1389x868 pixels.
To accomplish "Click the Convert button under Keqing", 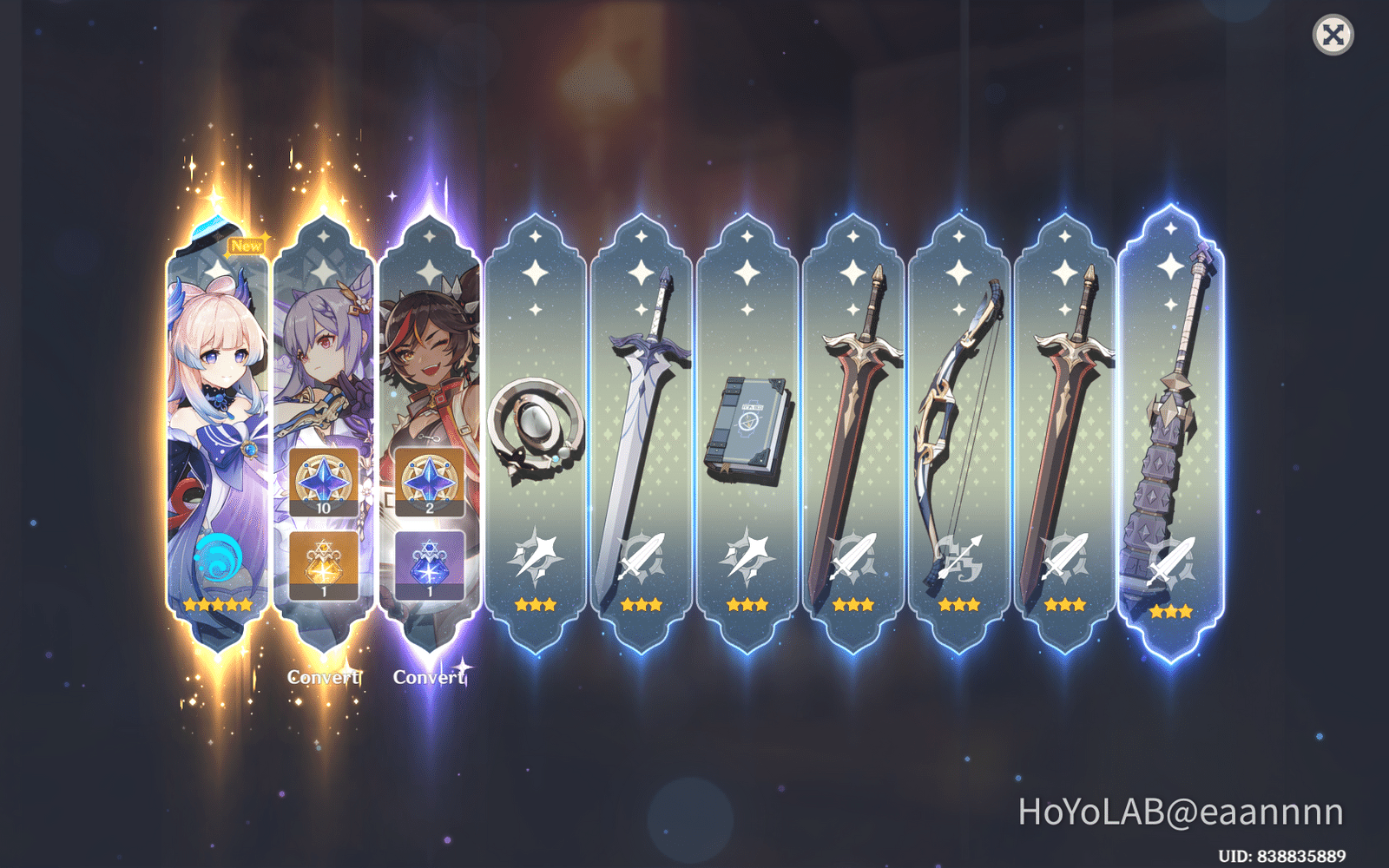I will [324, 674].
